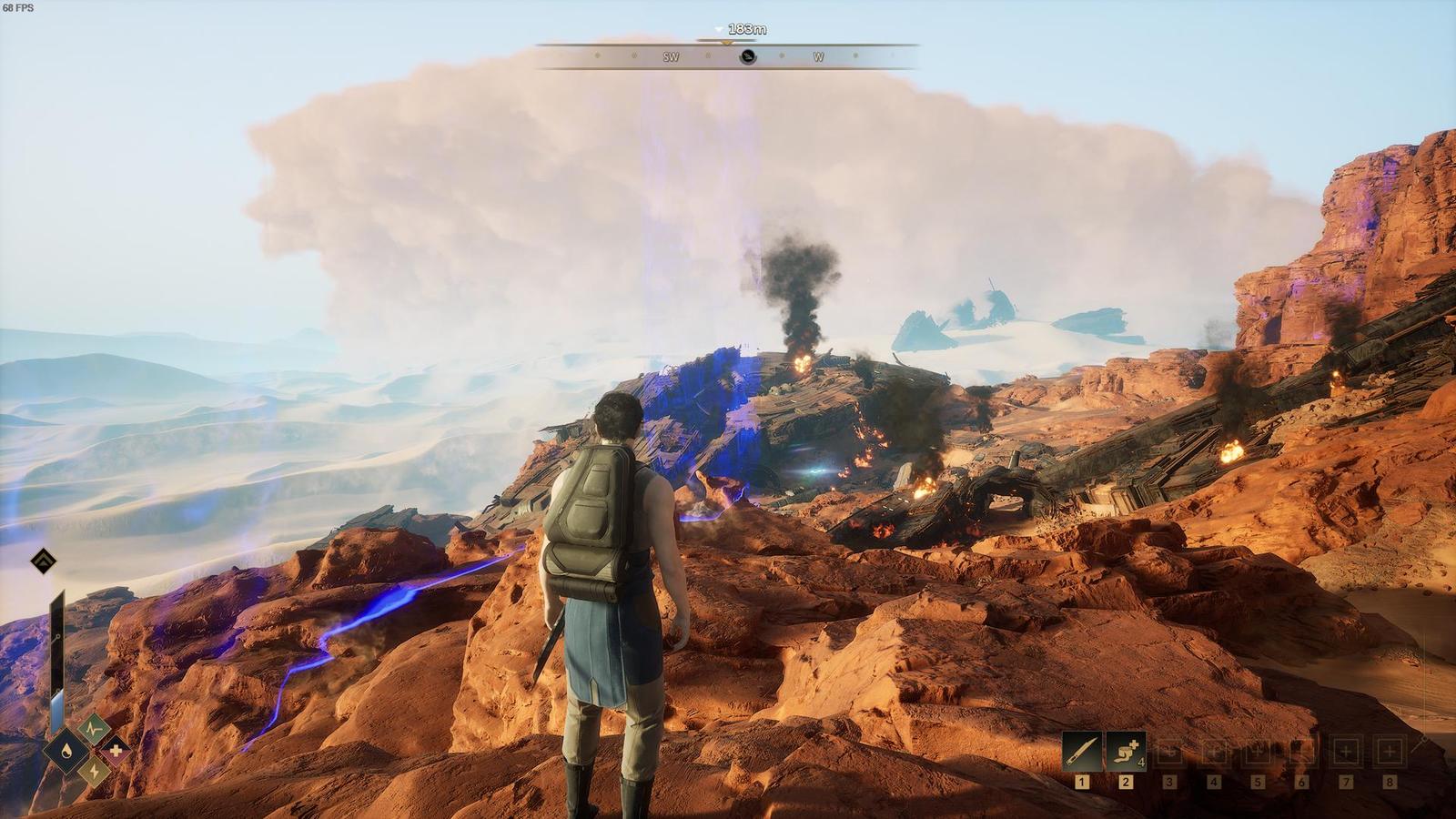Click the bandage stack count showing 4
The image size is (1456, 819).
1140,763
